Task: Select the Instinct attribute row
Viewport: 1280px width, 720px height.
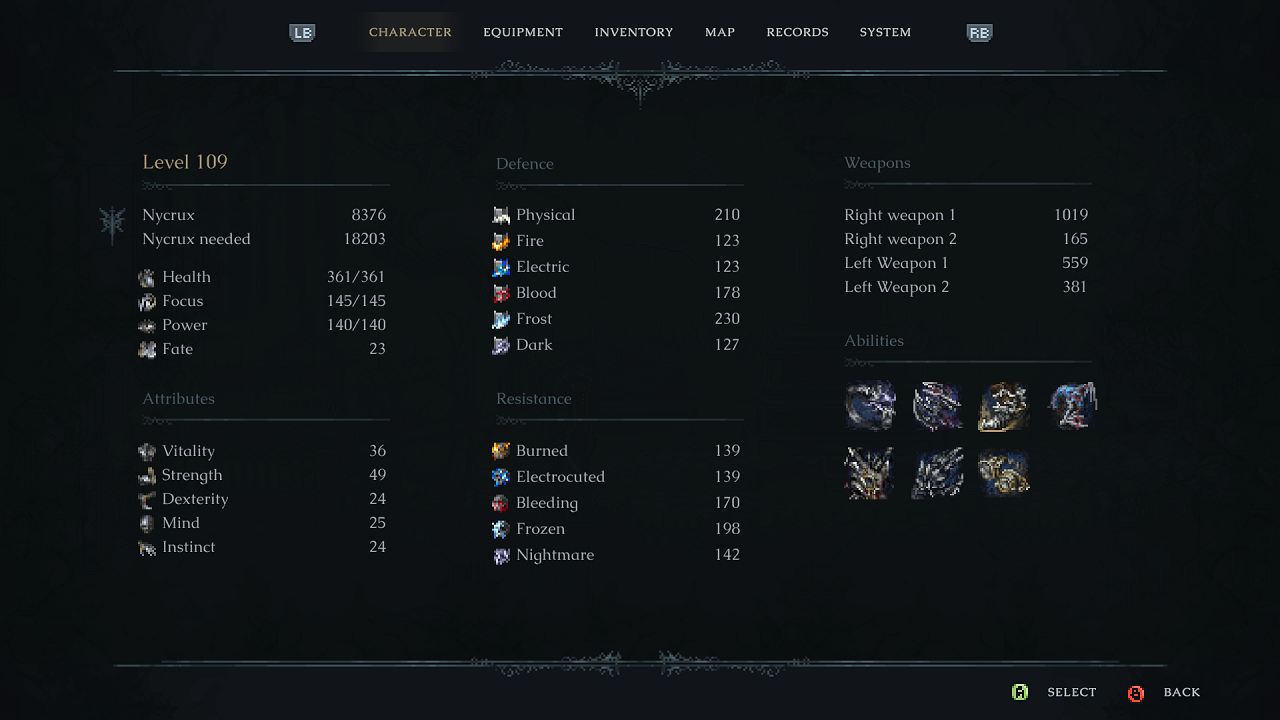Action: pos(264,547)
